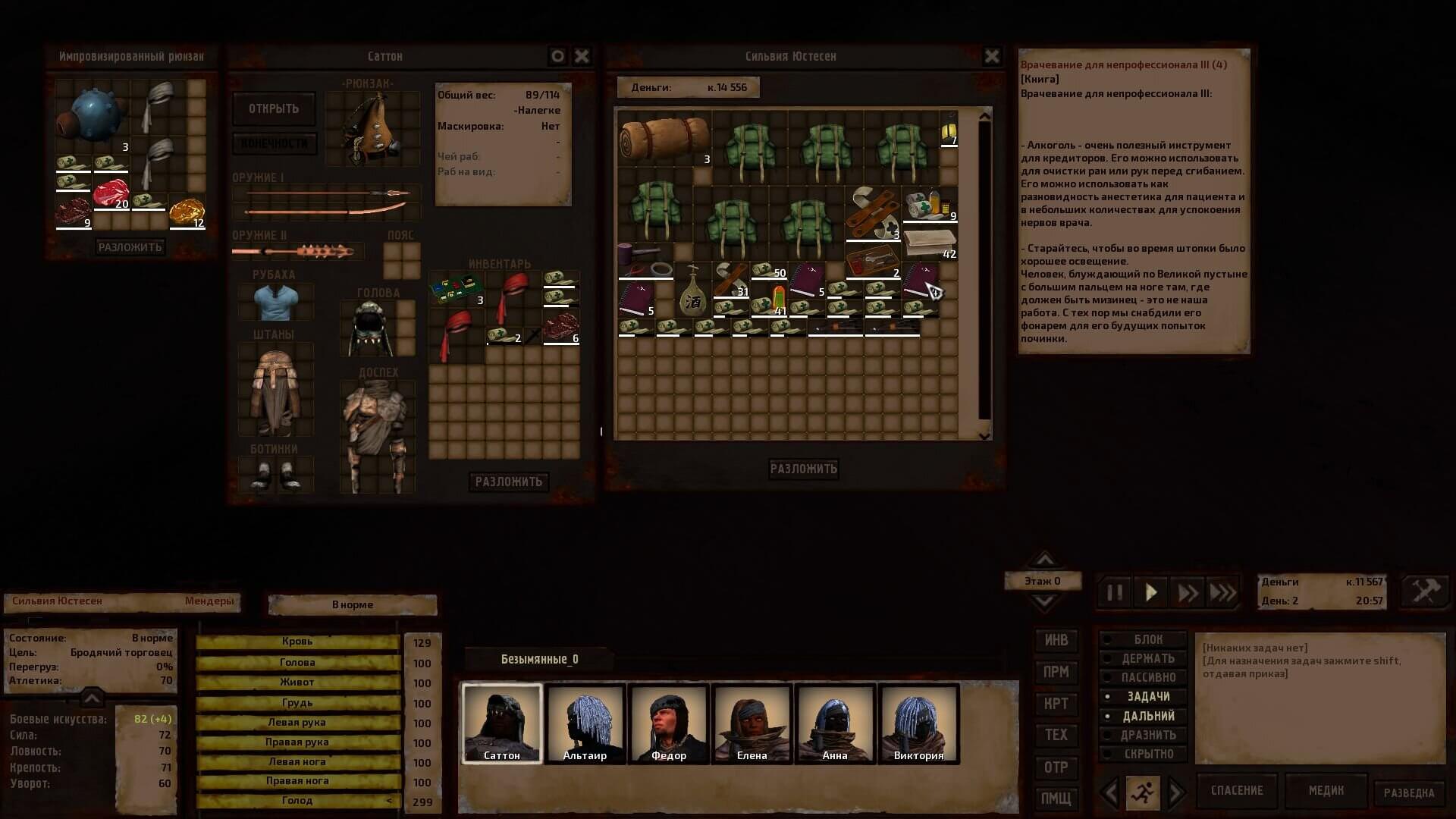1456x819 pixels.
Task: Toggle the ДРАЗНИТЬ taunt option
Action: (x=1147, y=735)
